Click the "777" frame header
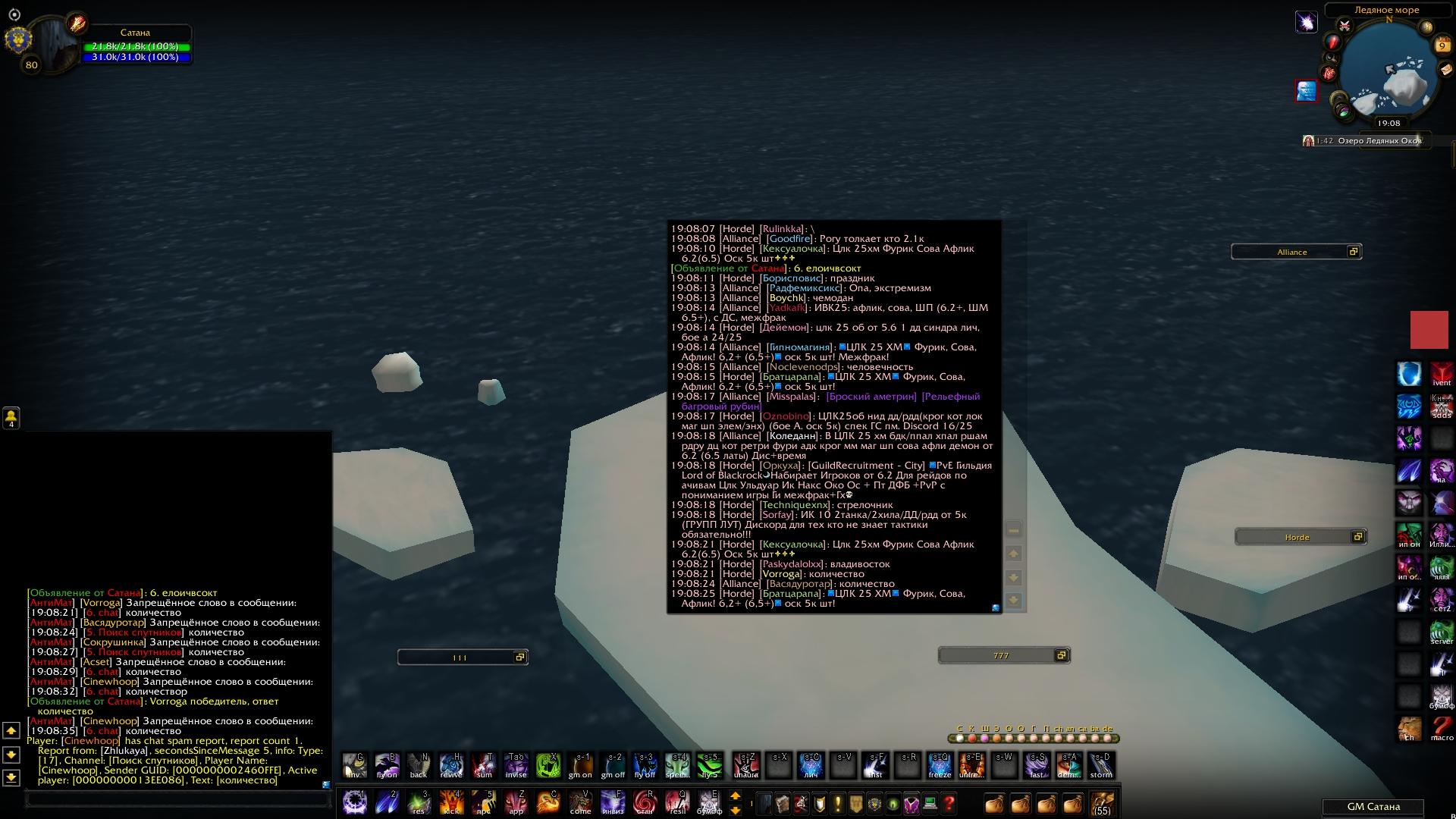The image size is (1456, 819). point(1000,655)
